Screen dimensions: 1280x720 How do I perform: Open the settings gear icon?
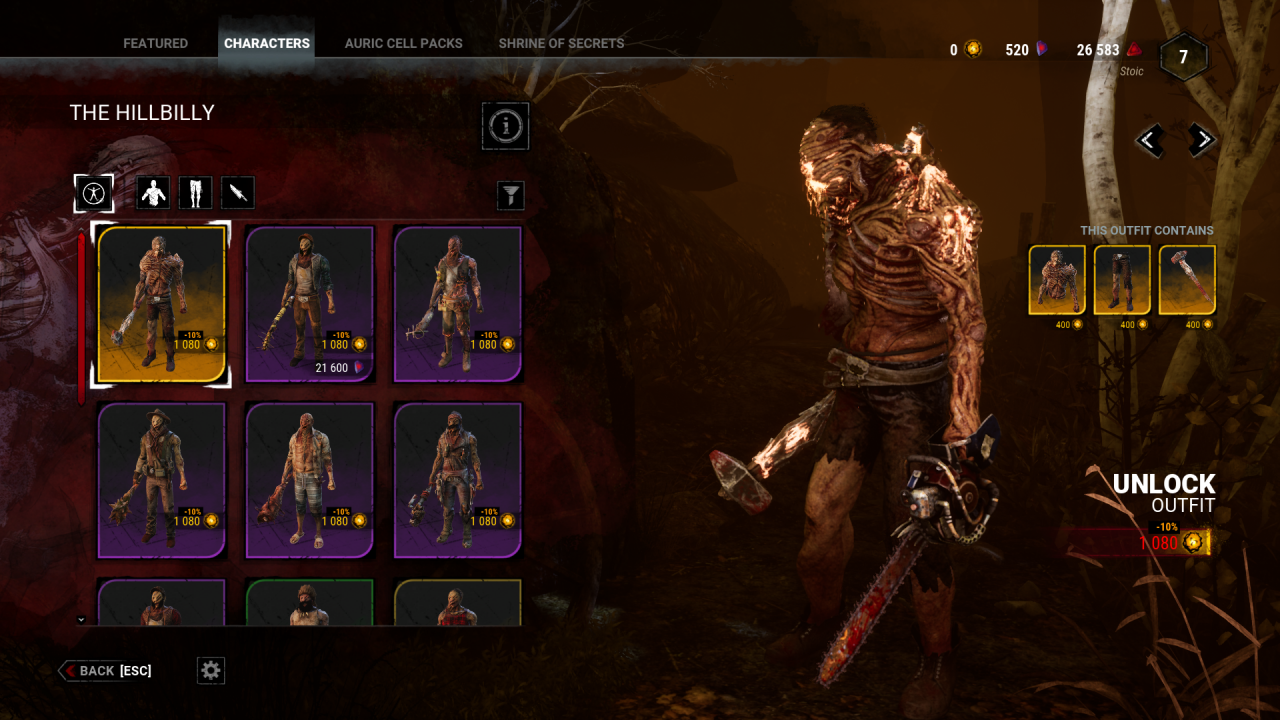click(210, 670)
